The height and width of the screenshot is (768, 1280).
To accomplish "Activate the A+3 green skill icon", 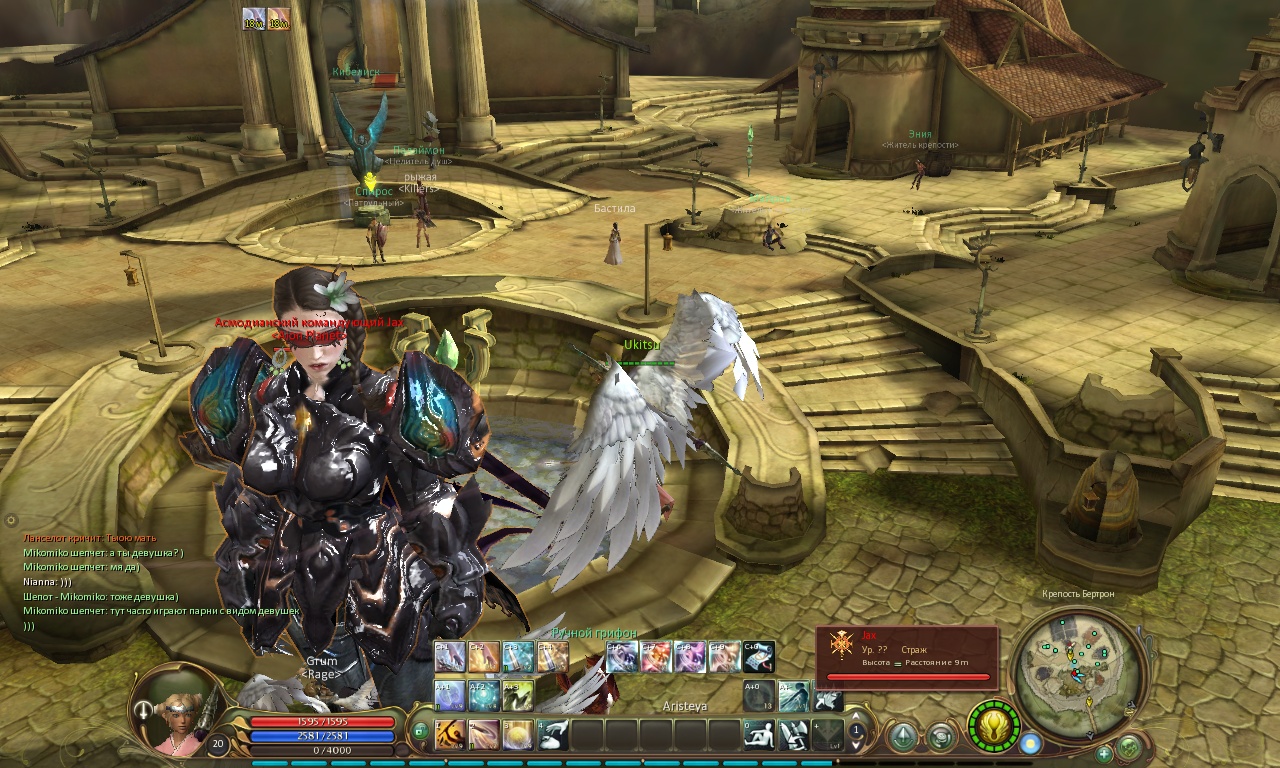I will tap(518, 695).
